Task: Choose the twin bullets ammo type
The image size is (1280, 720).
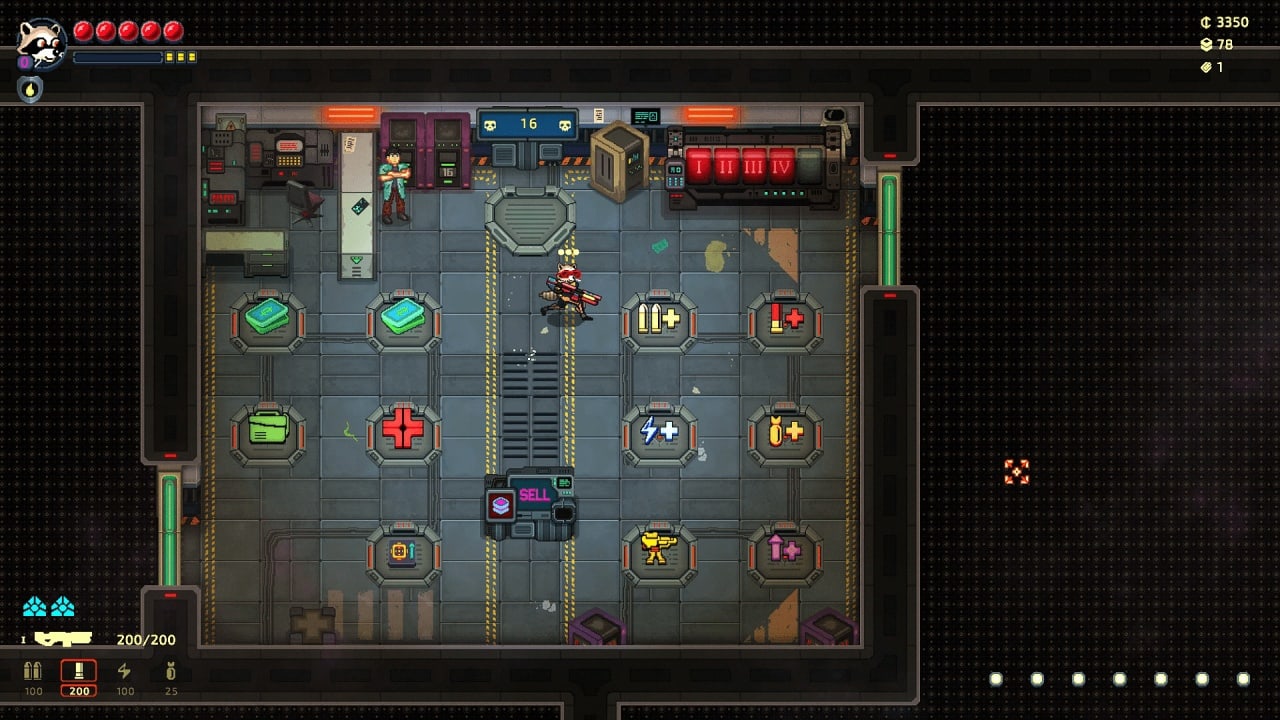Action: pyautogui.click(x=33, y=672)
